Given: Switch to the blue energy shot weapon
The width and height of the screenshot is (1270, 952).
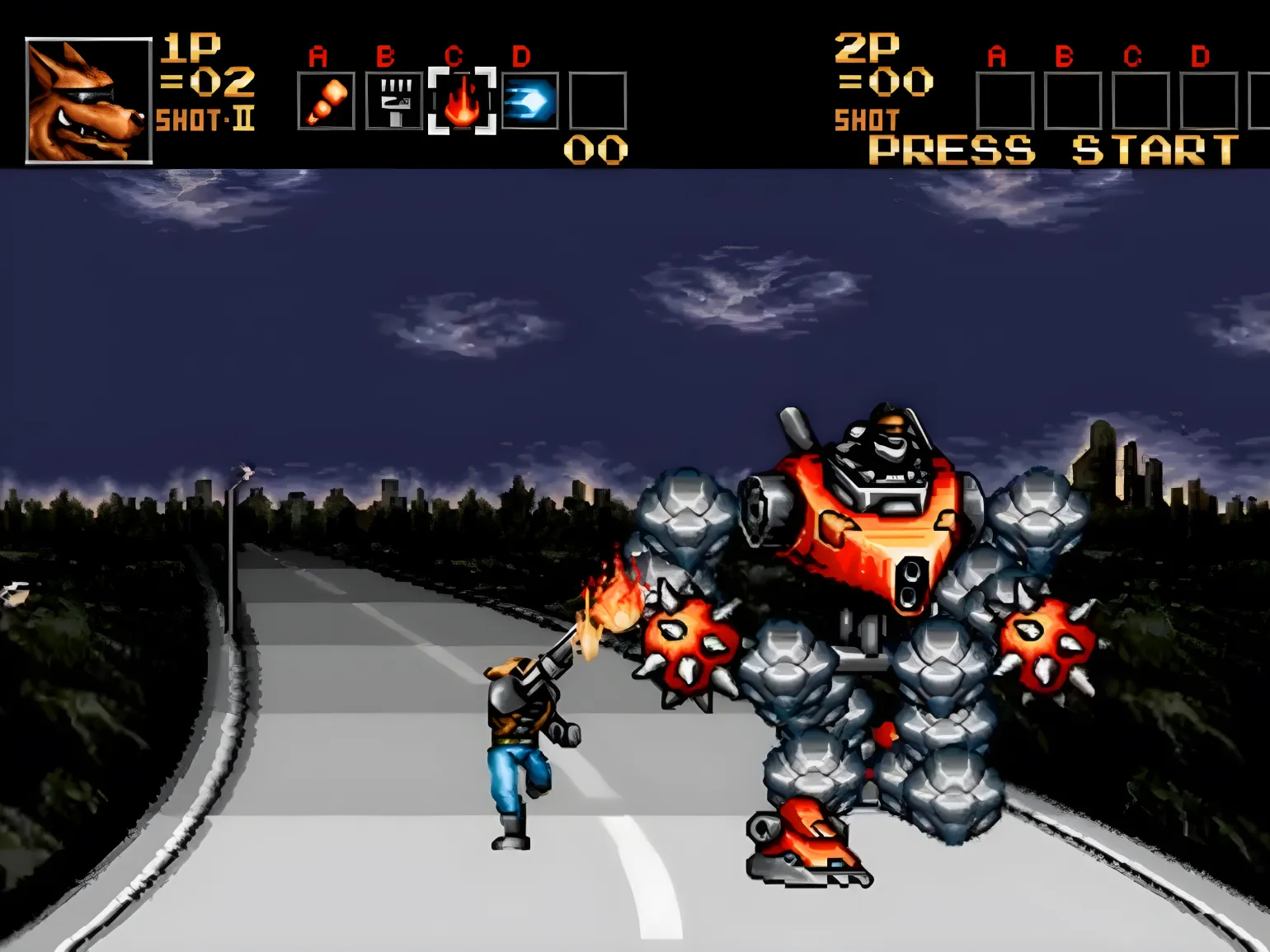Looking at the screenshot, I should [x=529, y=101].
